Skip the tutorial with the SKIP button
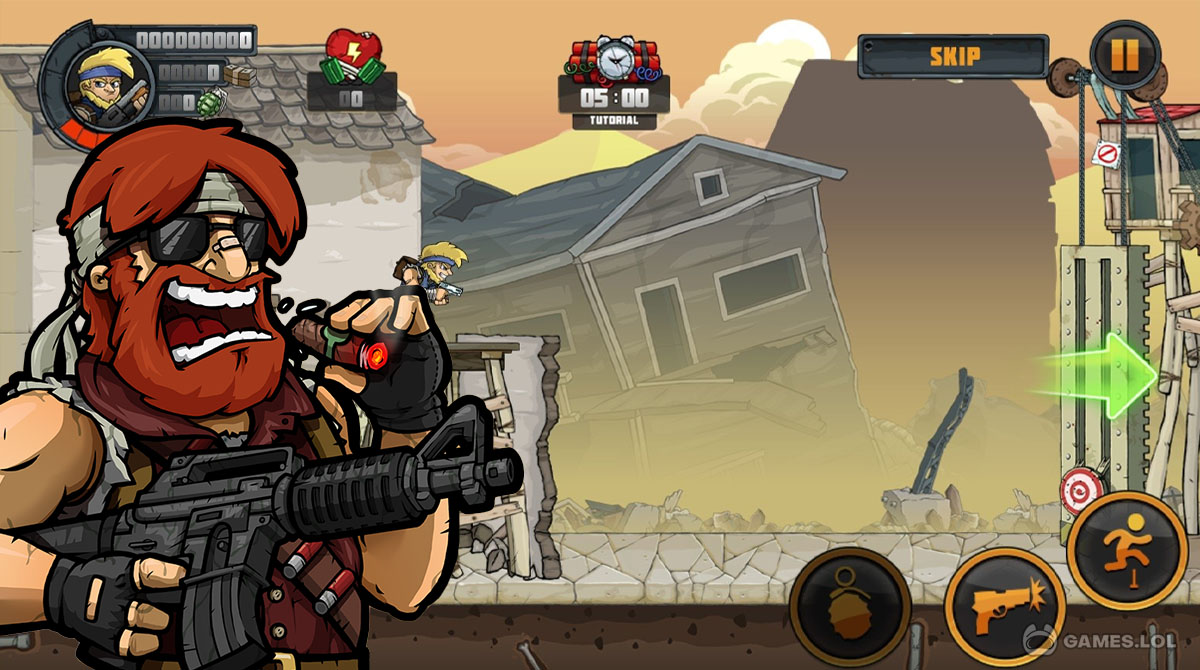 click(x=953, y=56)
